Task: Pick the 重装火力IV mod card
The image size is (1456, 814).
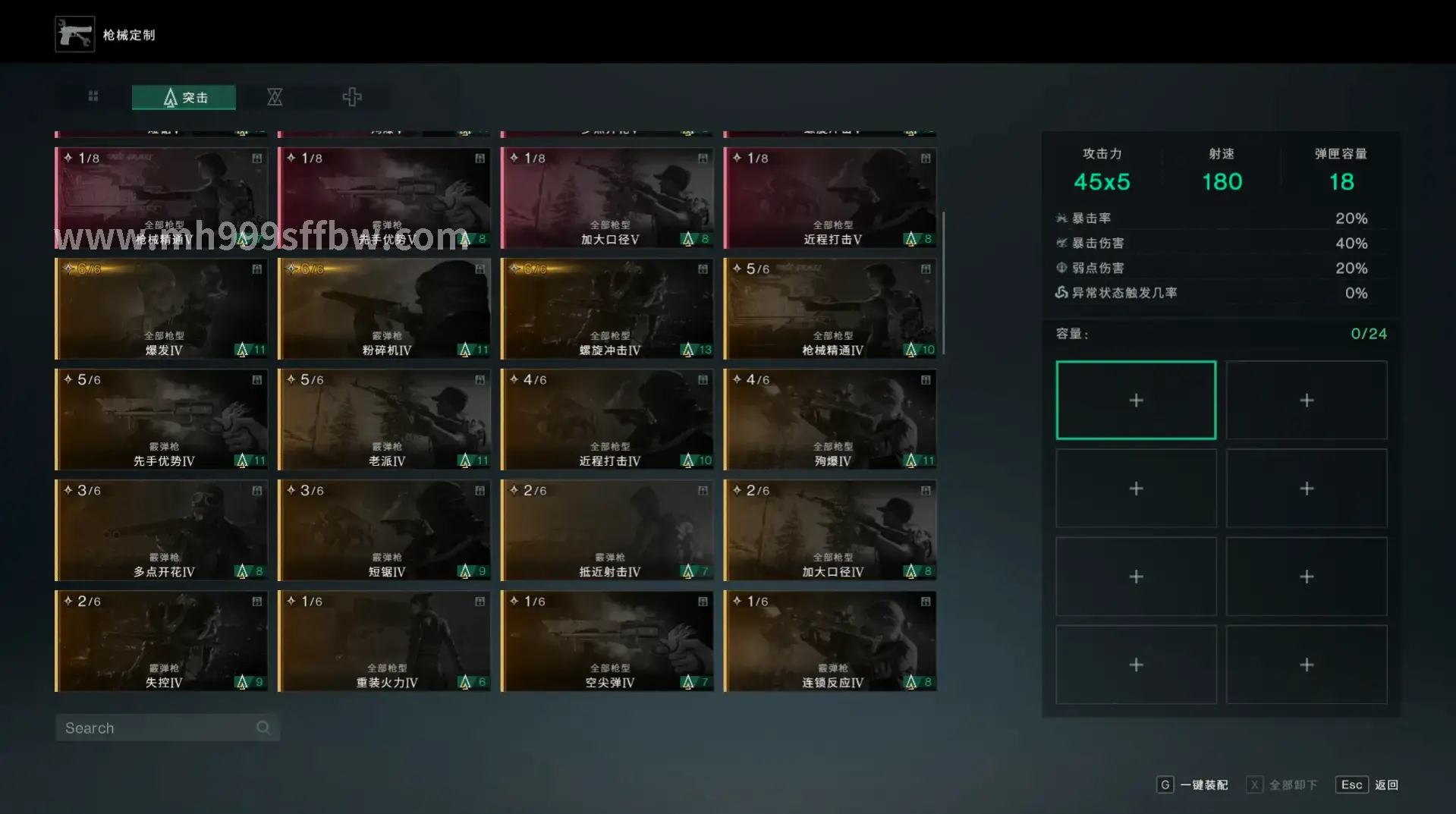Action: tap(385, 642)
